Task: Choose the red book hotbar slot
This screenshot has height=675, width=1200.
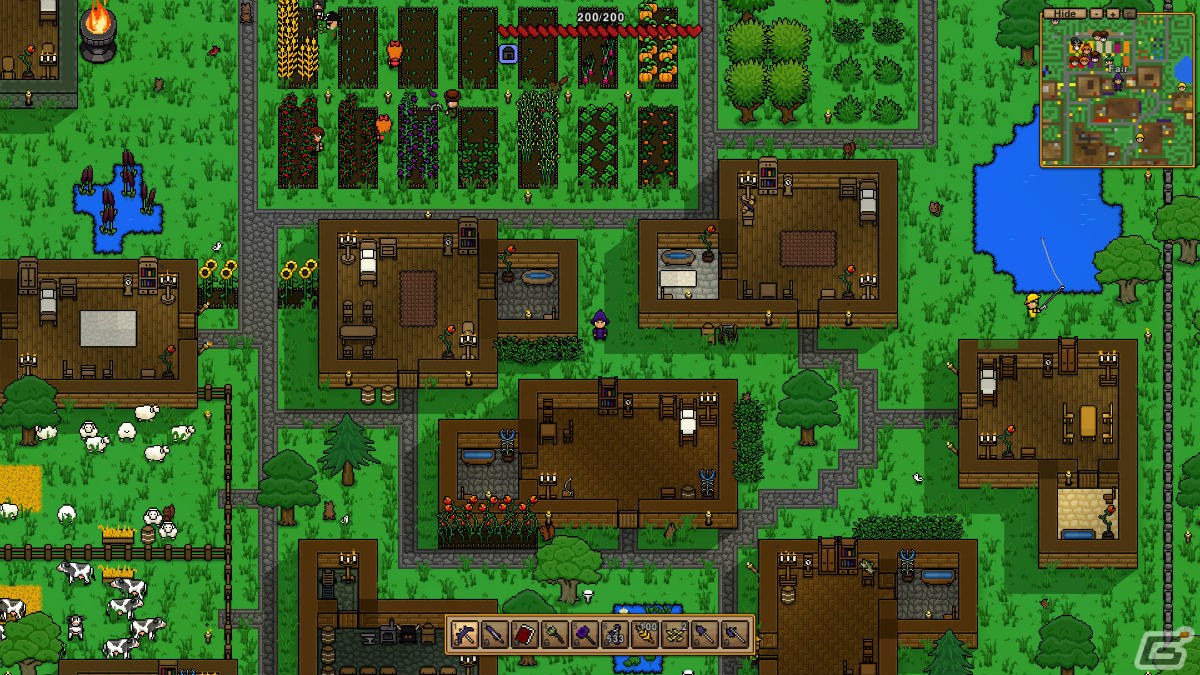Action: pos(524,634)
